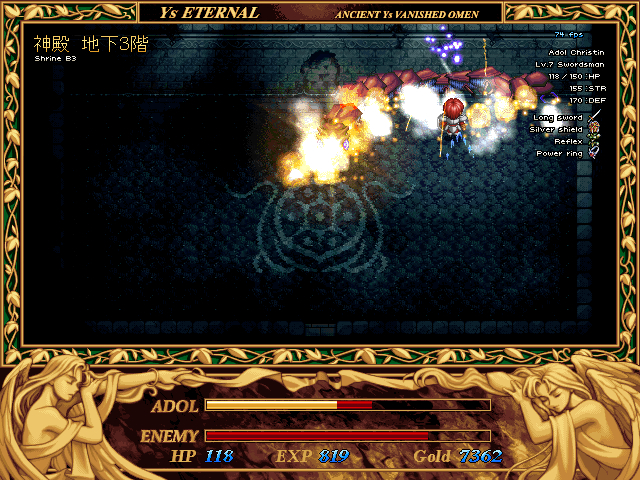Select the Long Sword weapon icon
This screenshot has height=480, width=640.
(594, 117)
